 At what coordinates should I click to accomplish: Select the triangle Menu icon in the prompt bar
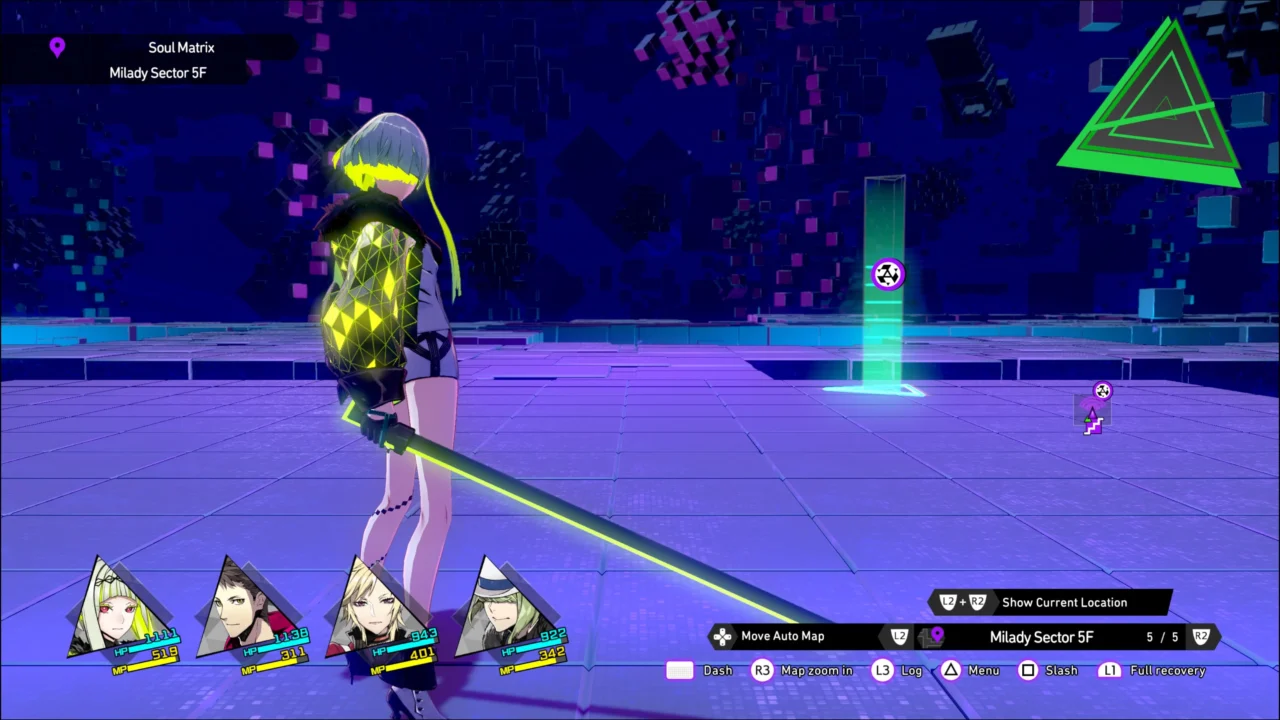pos(950,670)
